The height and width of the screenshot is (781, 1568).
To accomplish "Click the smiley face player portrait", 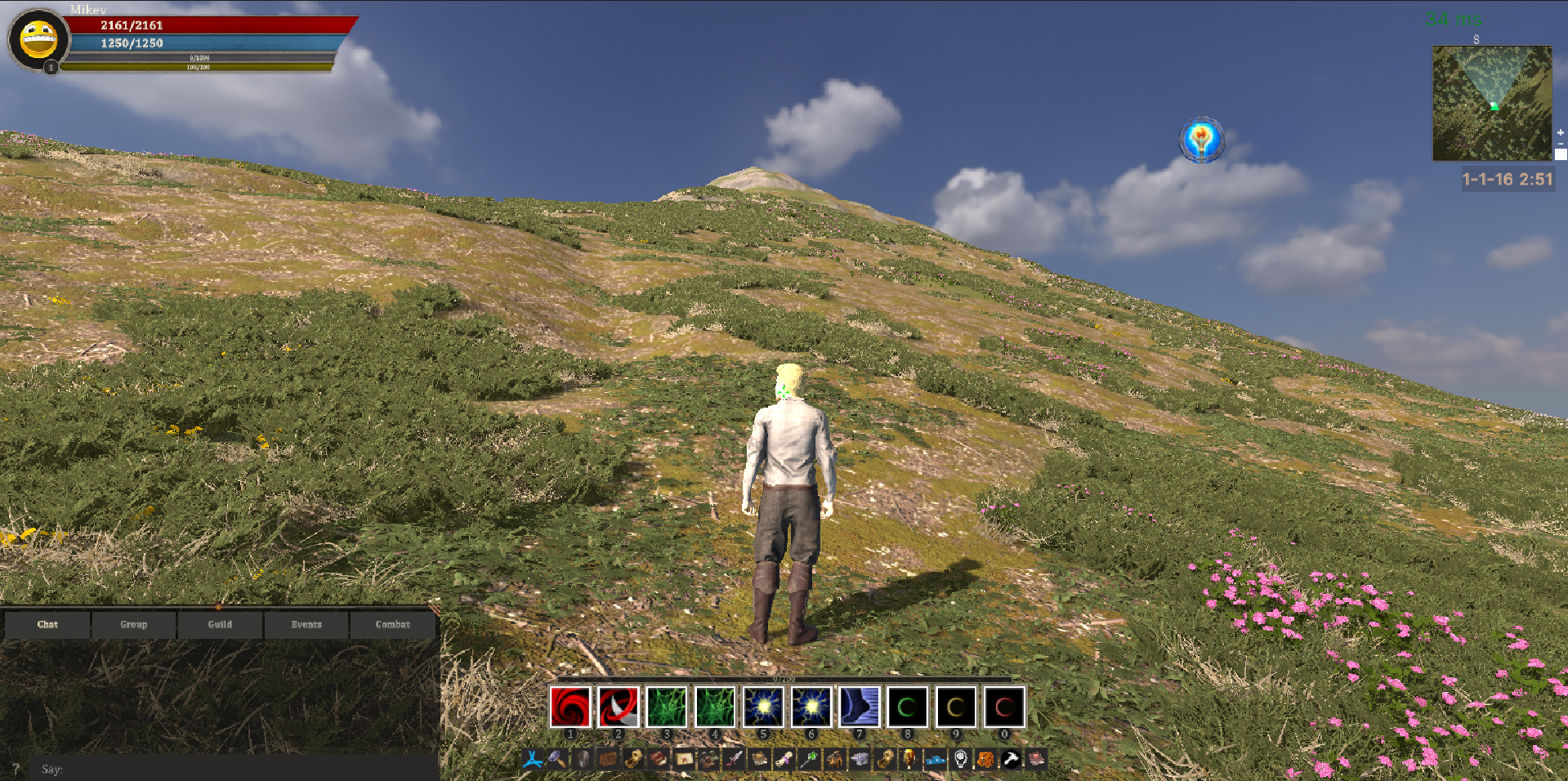I will tap(38, 39).
